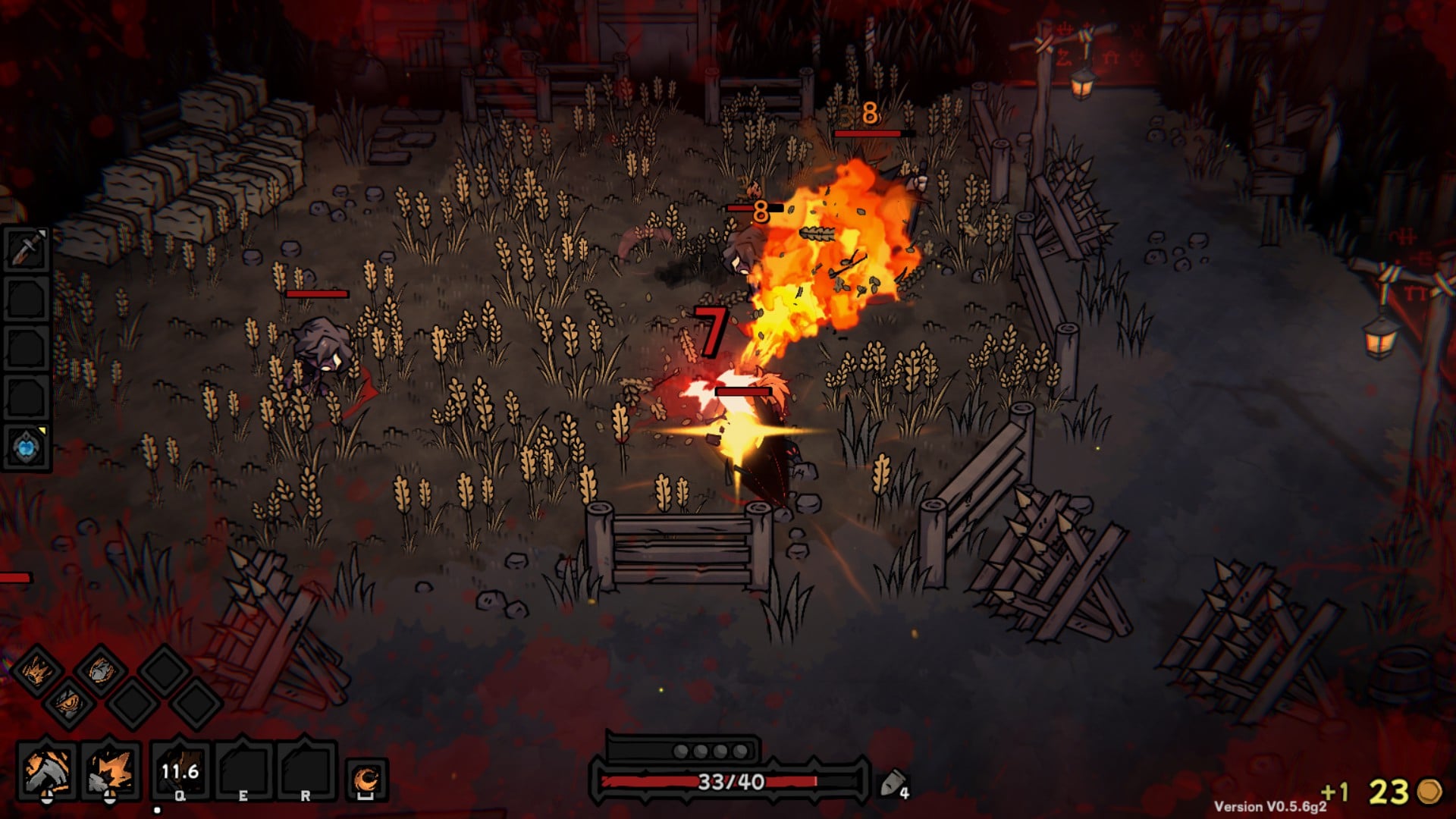Click the grey shard consumable icon
Image resolution: width=1456 pixels, height=819 pixels.
(891, 783)
